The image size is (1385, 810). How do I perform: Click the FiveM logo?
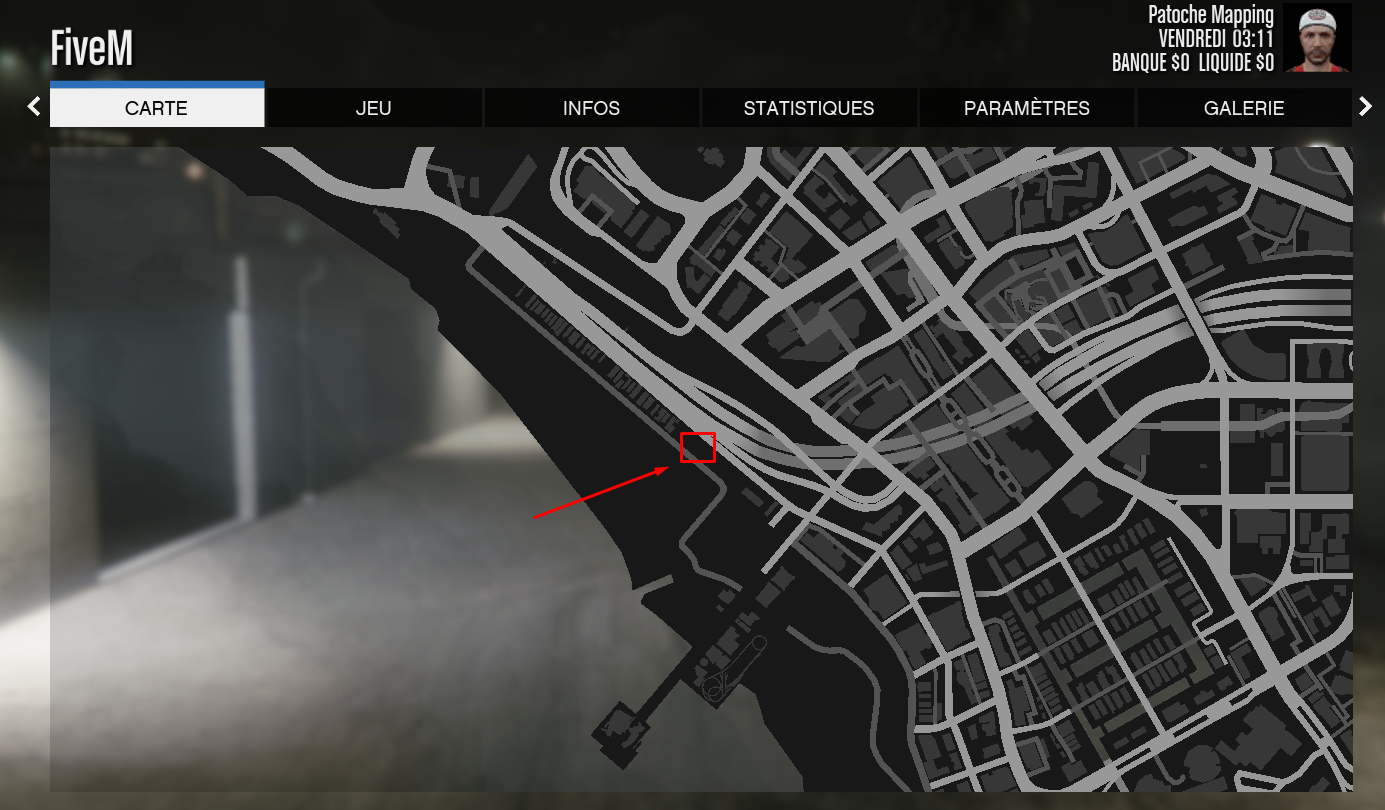click(x=90, y=46)
